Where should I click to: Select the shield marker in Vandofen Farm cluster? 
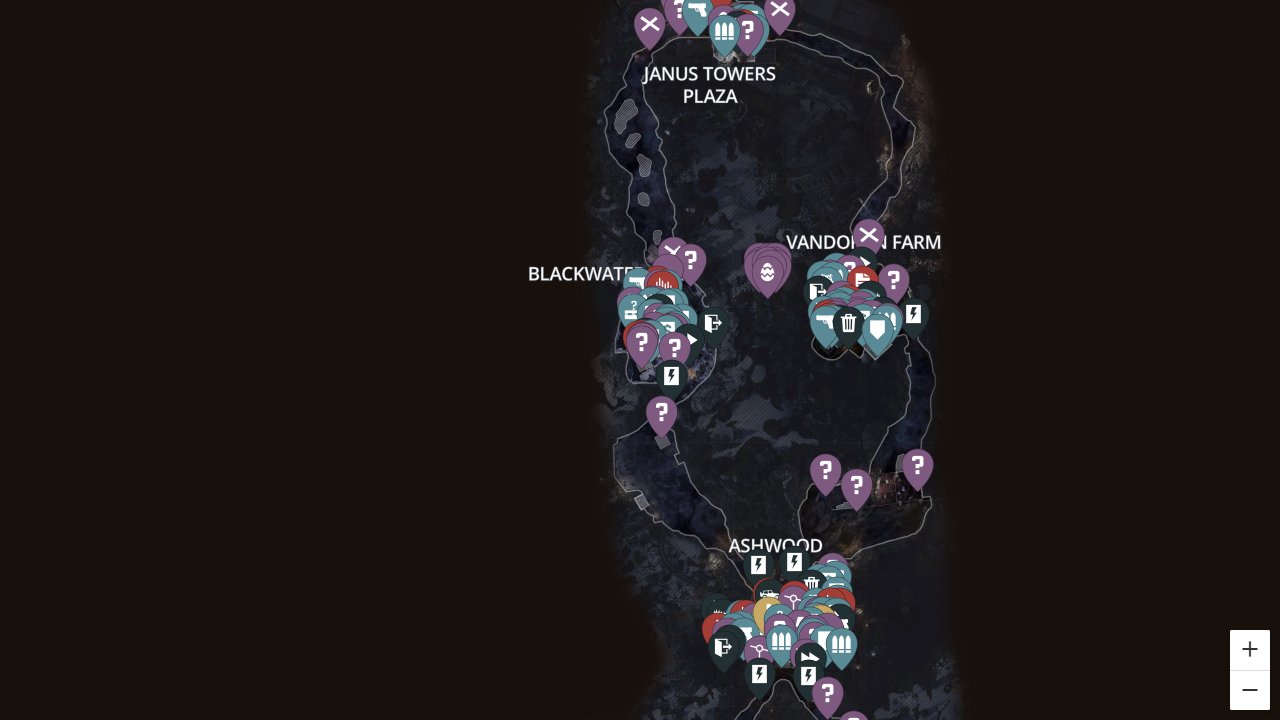pos(877,324)
